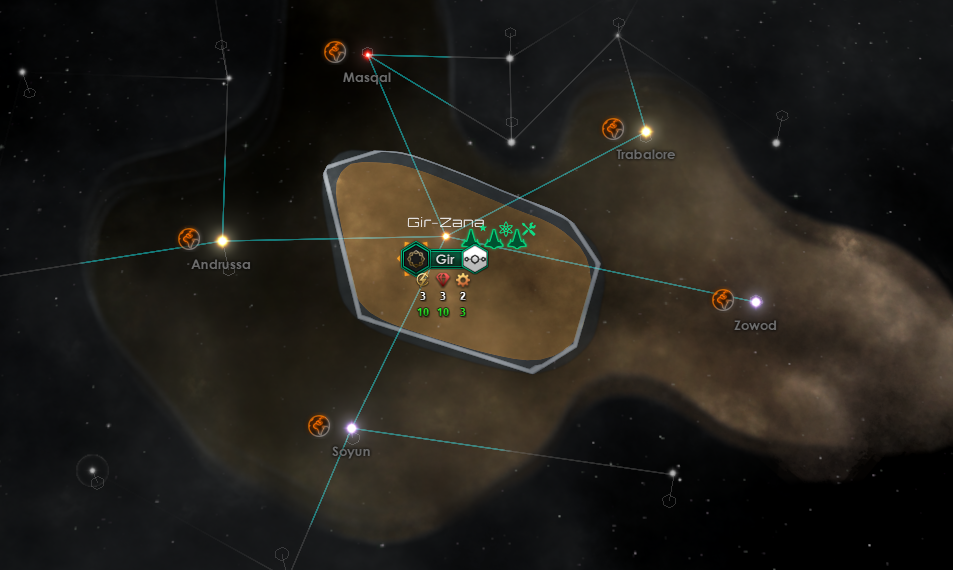Click the orange icon beside Trabalore
The height and width of the screenshot is (570, 953).
(613, 128)
